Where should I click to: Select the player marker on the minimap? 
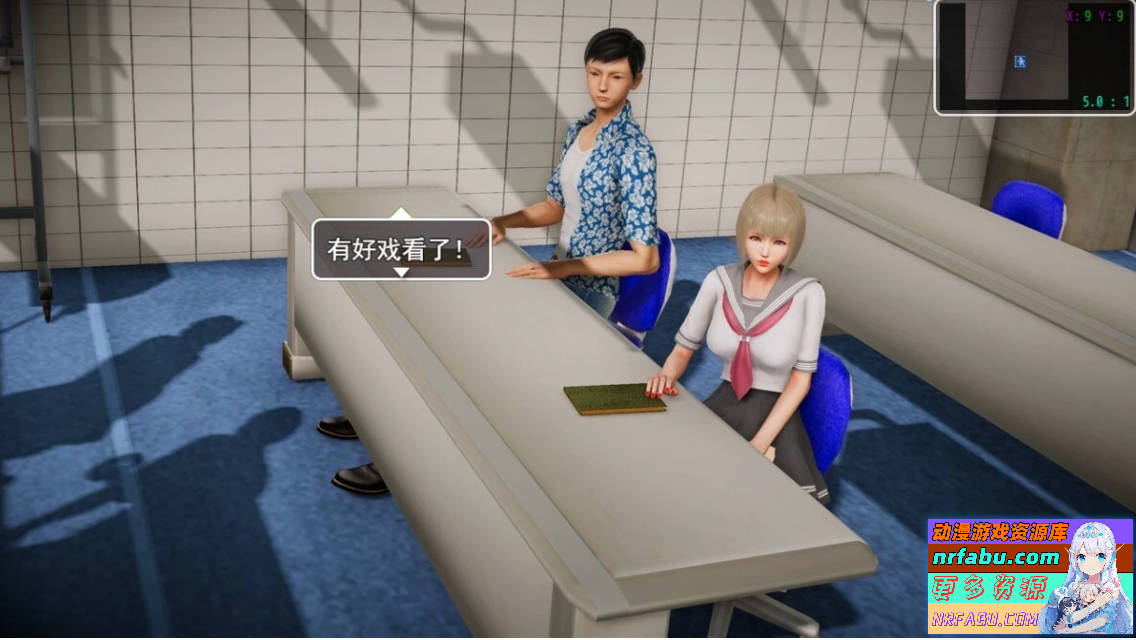pyautogui.click(x=1020, y=62)
